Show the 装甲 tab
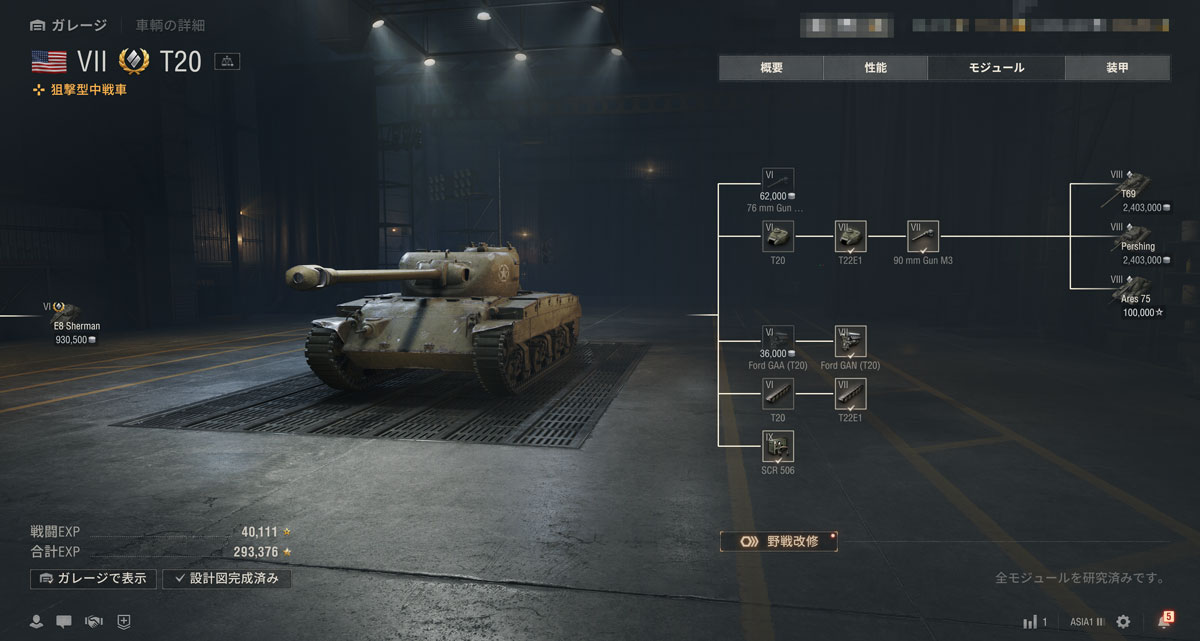Screen dimensions: 1200x641 coord(1117,68)
